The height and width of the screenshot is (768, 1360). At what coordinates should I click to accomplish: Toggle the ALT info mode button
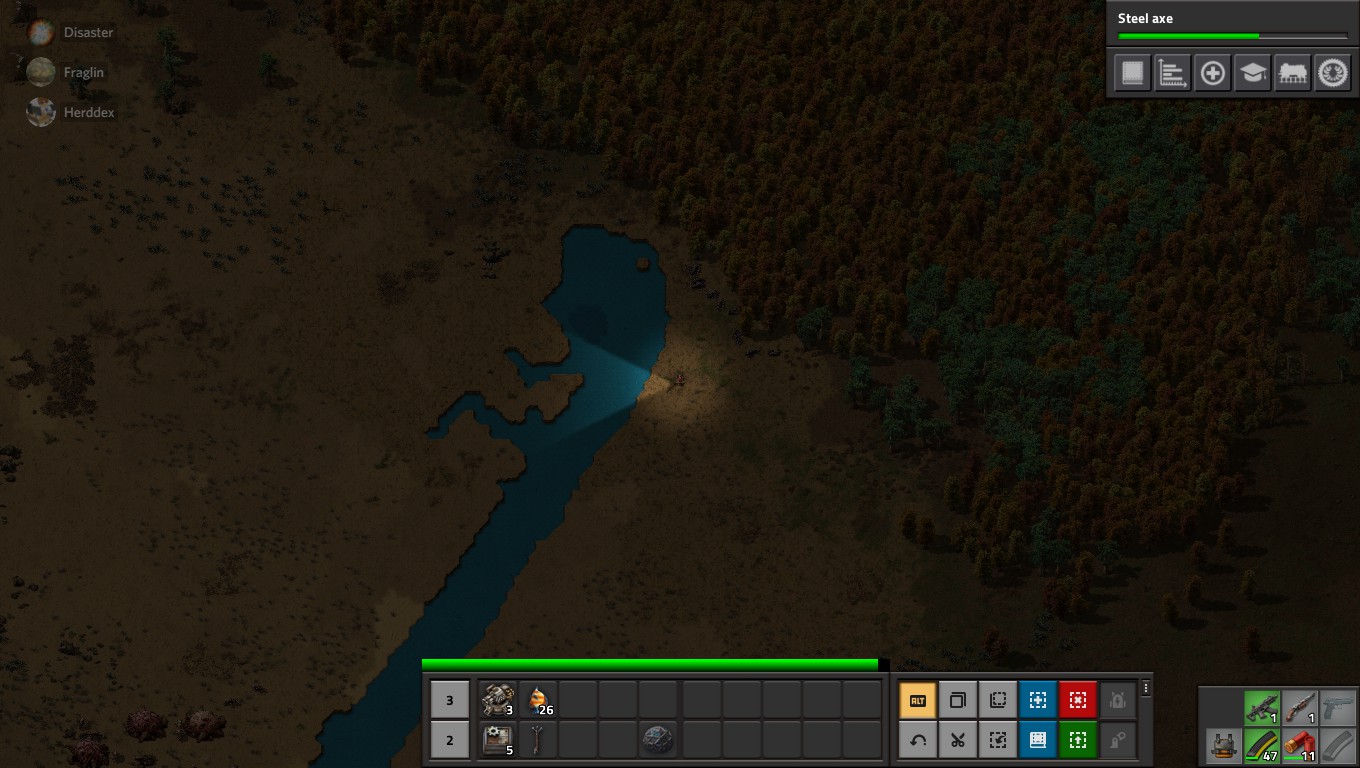pyautogui.click(x=918, y=701)
